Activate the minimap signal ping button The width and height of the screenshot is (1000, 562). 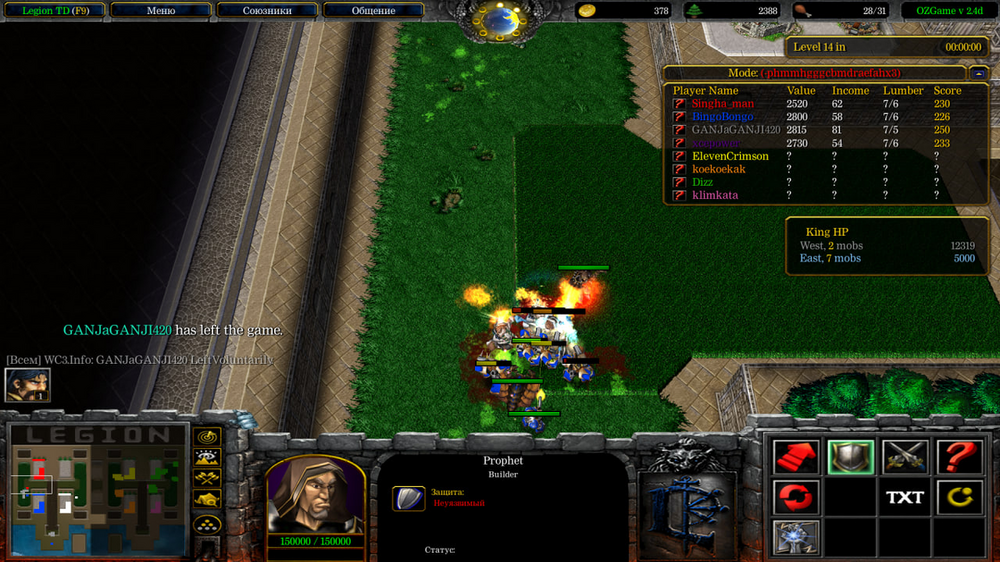click(207, 437)
